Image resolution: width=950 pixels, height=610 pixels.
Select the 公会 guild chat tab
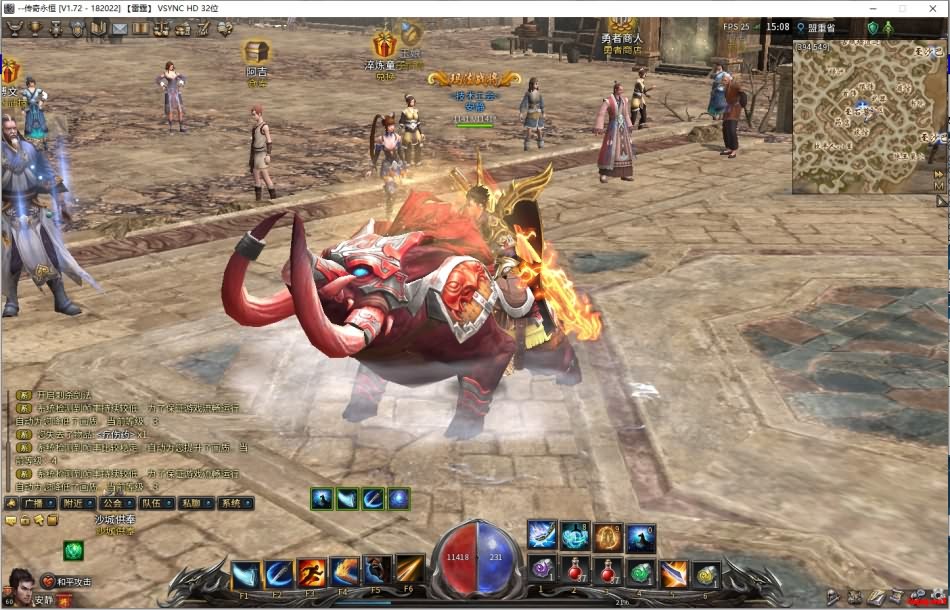click(118, 503)
